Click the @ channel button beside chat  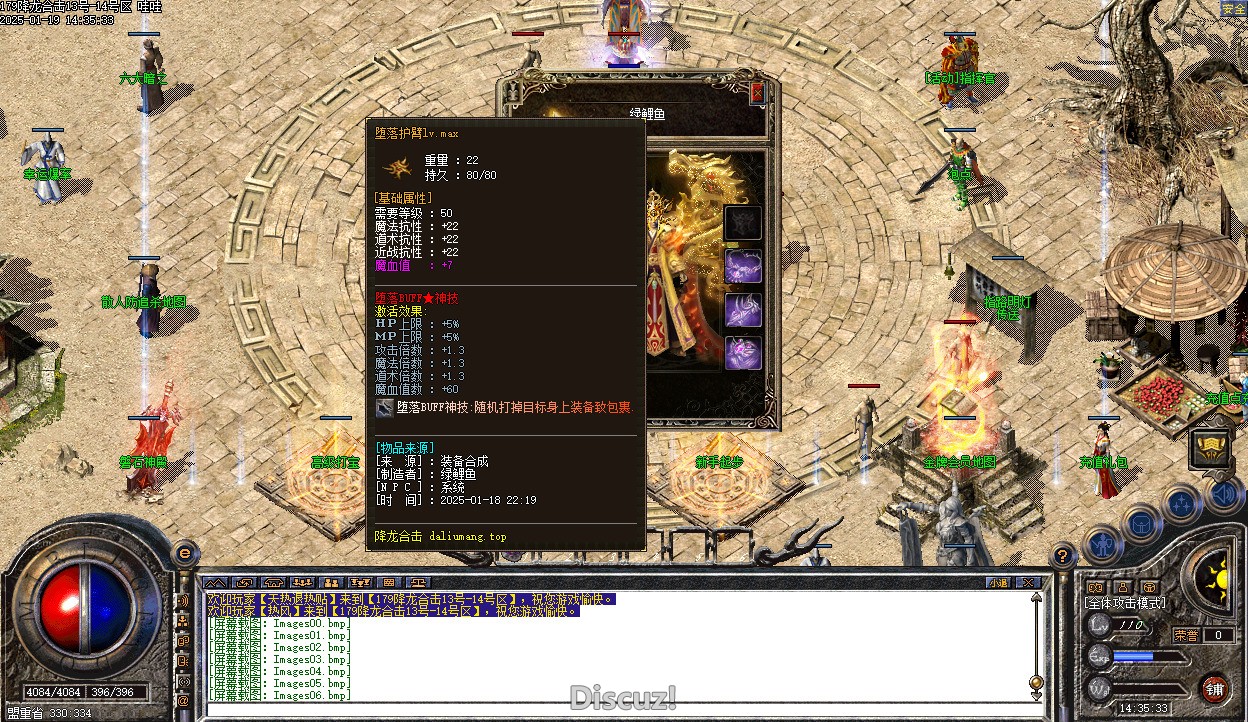click(183, 702)
